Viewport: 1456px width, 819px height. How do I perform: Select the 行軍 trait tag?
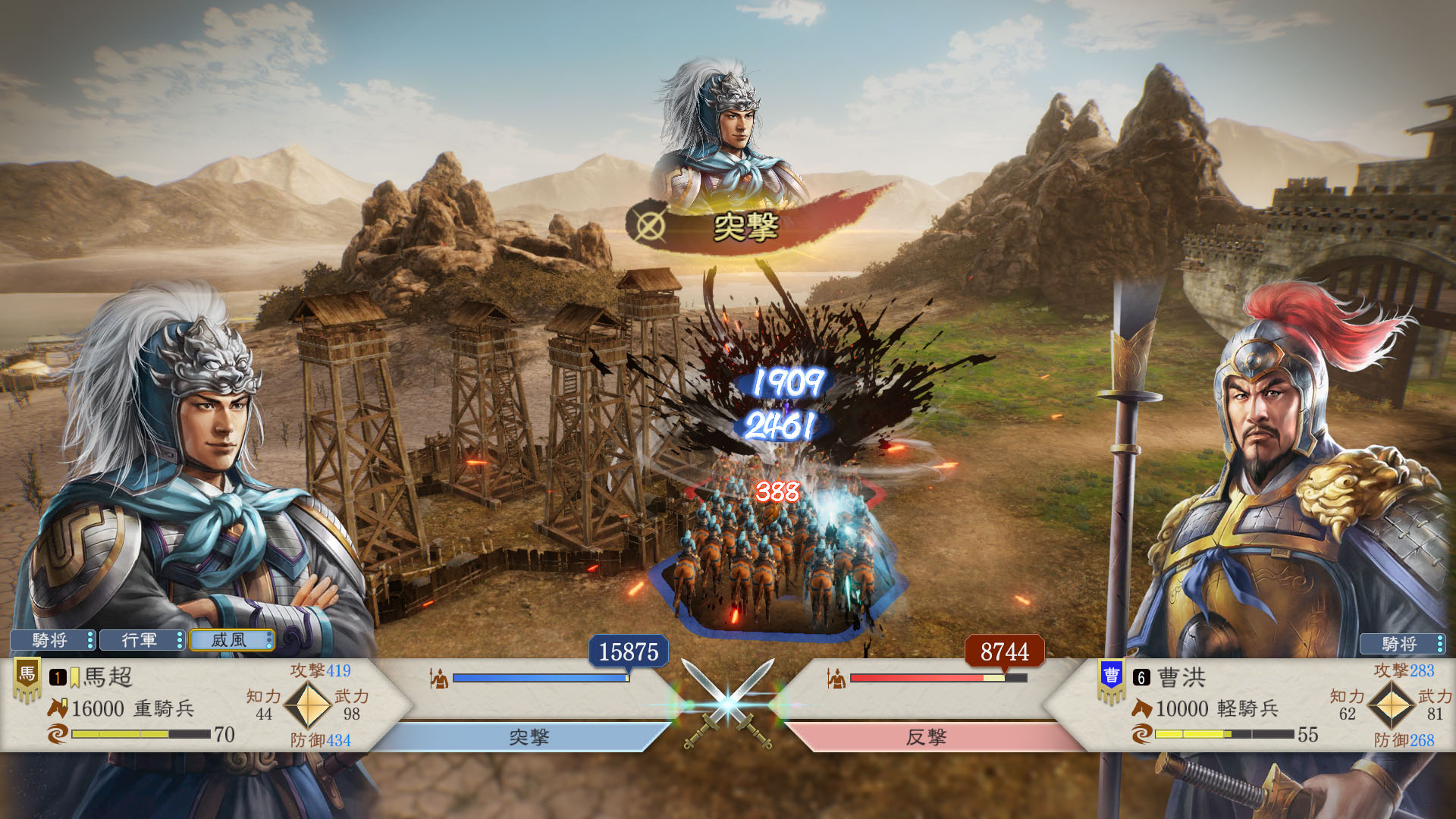coord(142,640)
